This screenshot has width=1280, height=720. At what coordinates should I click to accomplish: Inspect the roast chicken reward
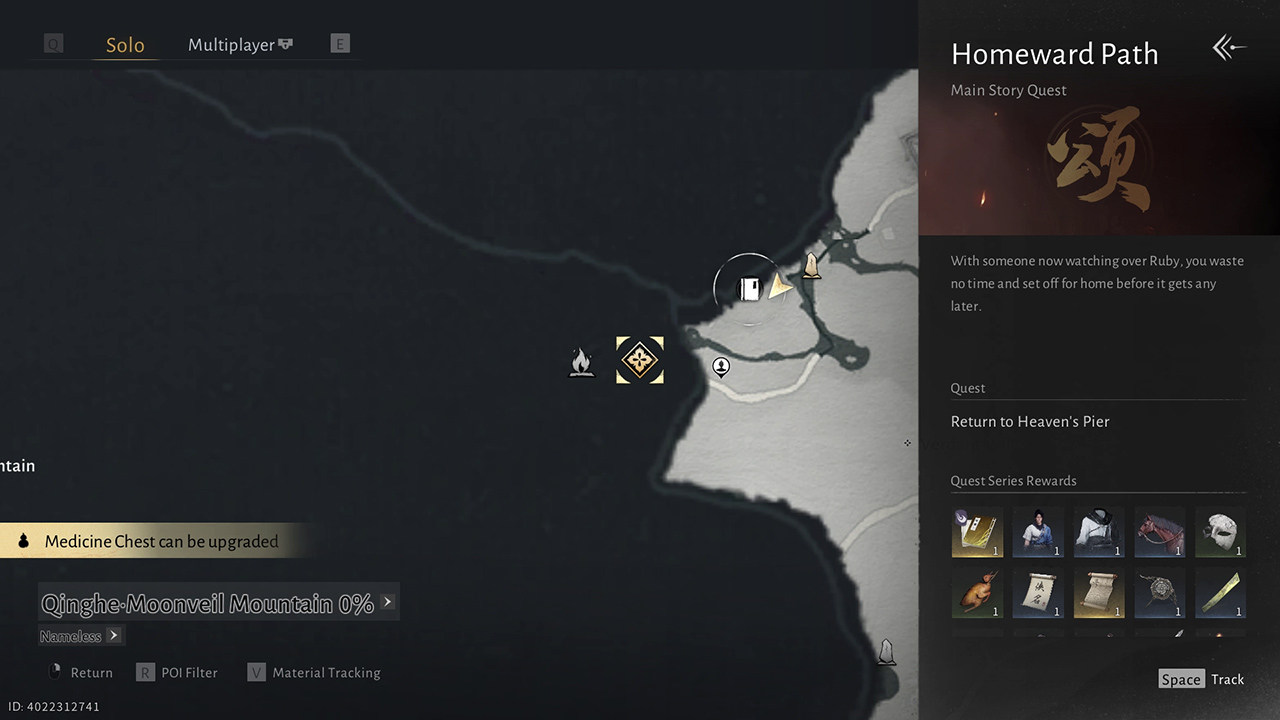tap(977, 593)
